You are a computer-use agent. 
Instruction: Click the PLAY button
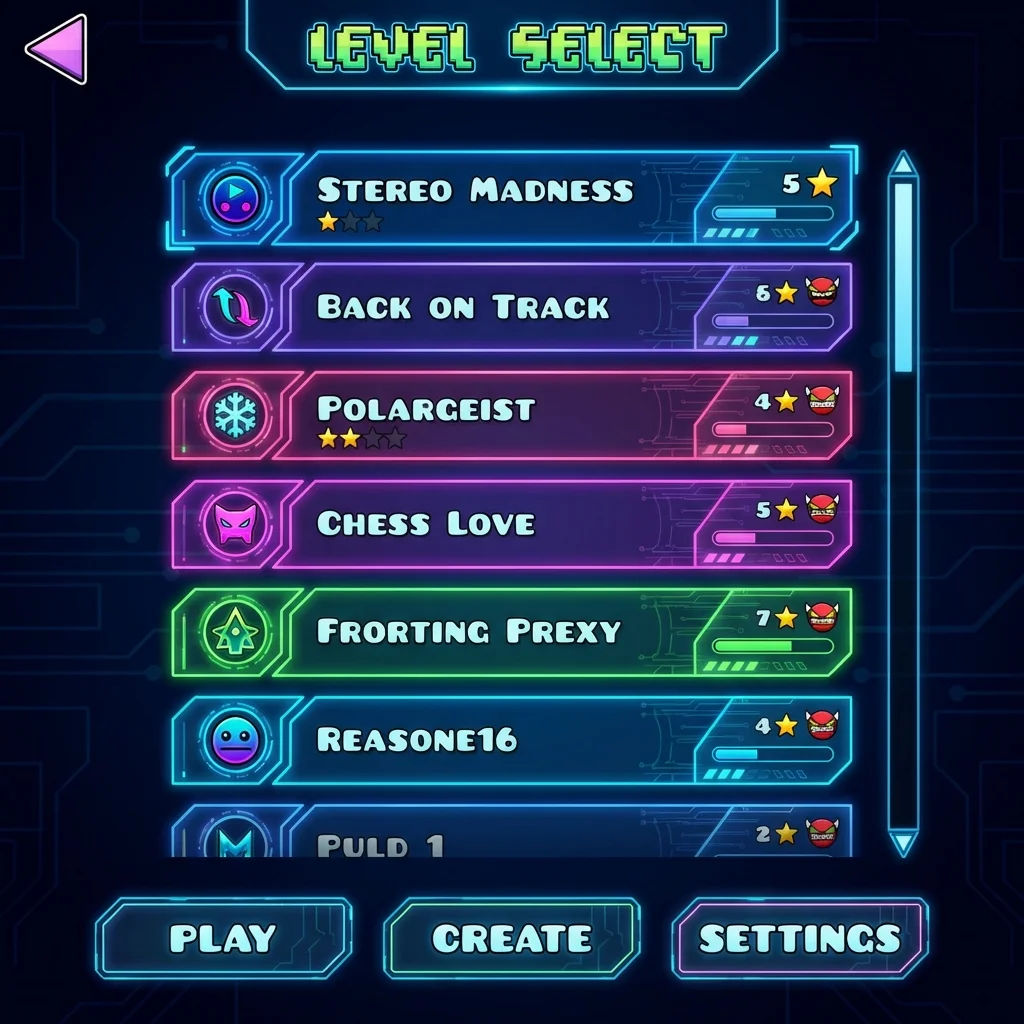[223, 938]
